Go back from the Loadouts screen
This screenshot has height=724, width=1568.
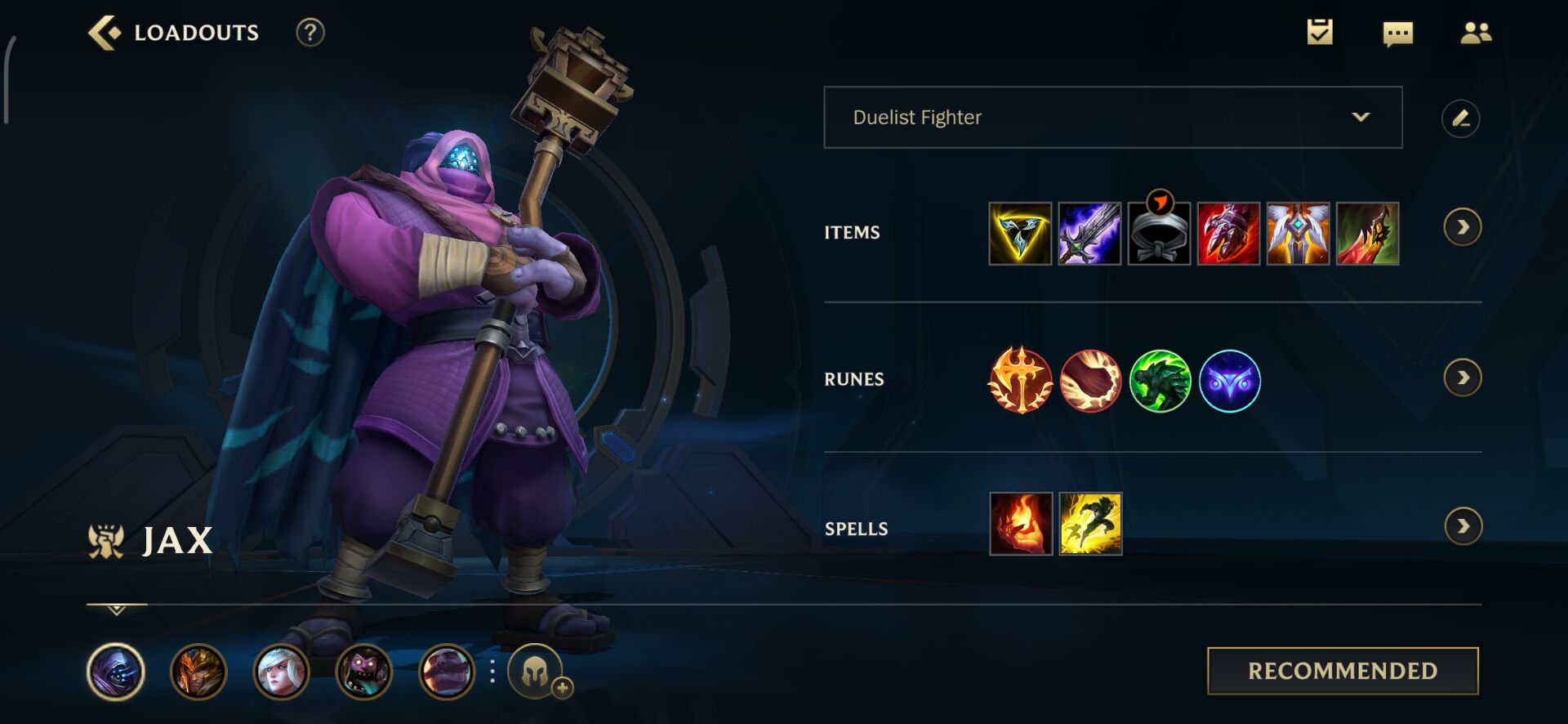tap(105, 33)
